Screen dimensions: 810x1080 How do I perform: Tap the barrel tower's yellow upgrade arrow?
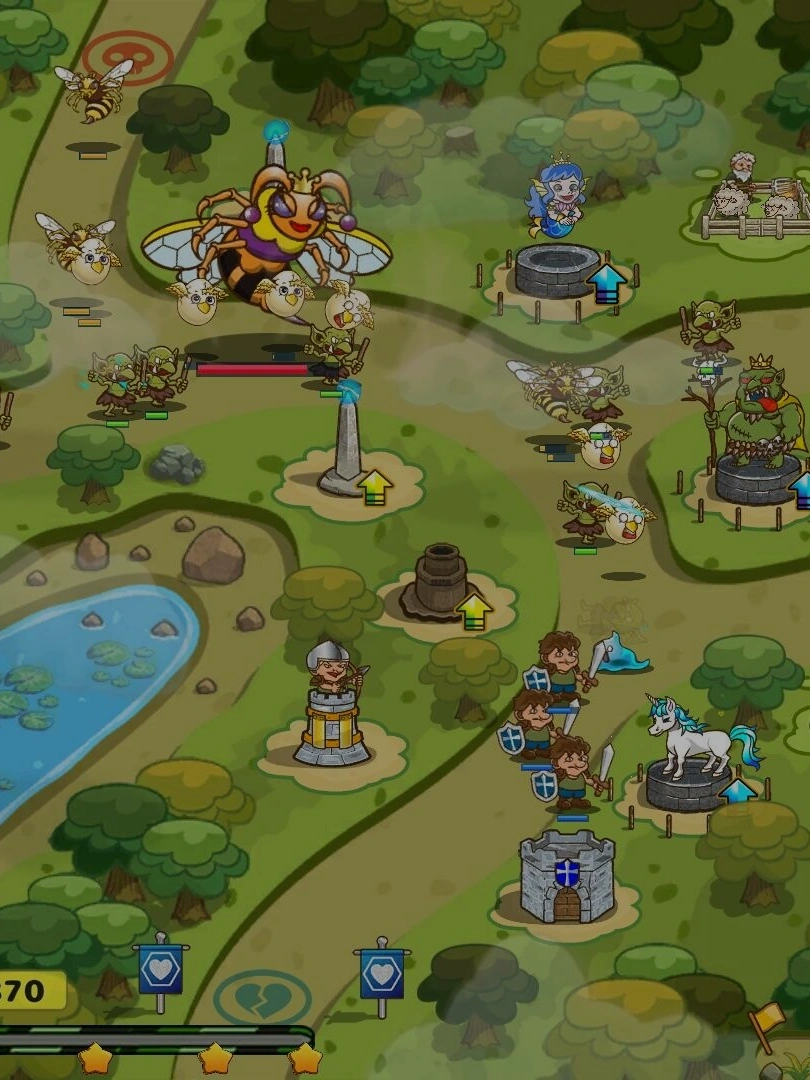(473, 611)
